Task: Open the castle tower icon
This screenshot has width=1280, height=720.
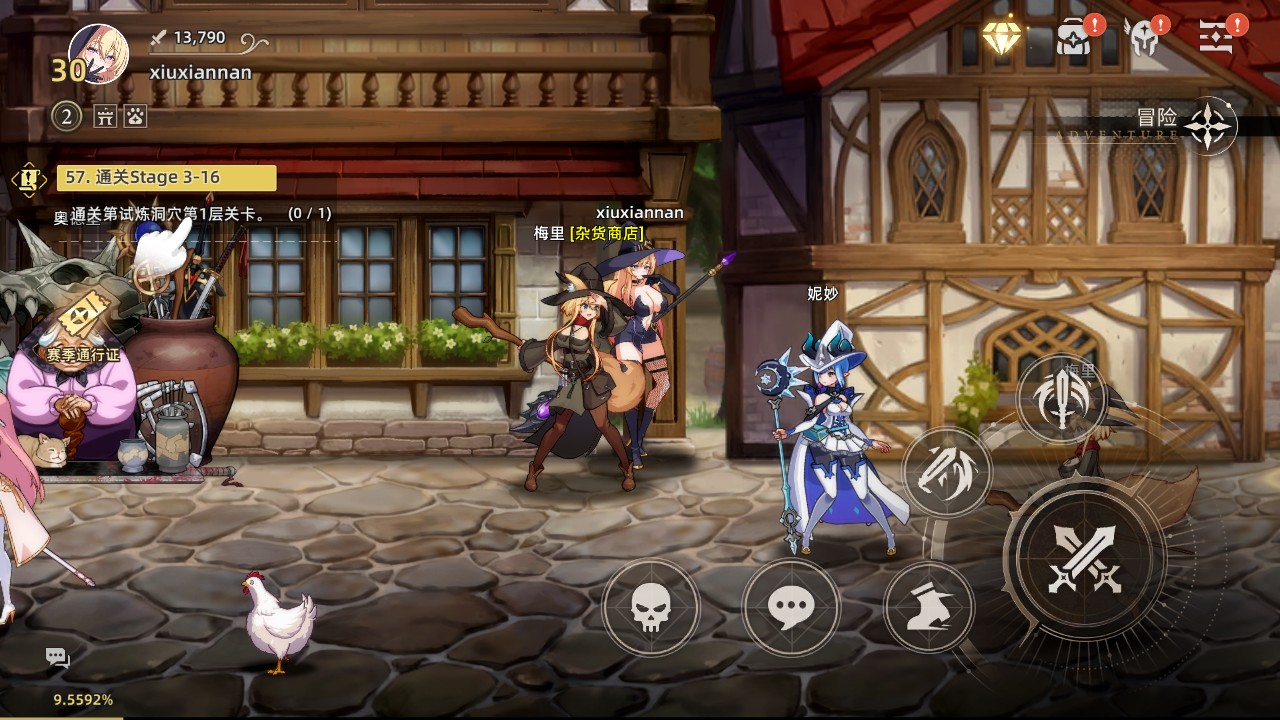Action: click(x=106, y=117)
